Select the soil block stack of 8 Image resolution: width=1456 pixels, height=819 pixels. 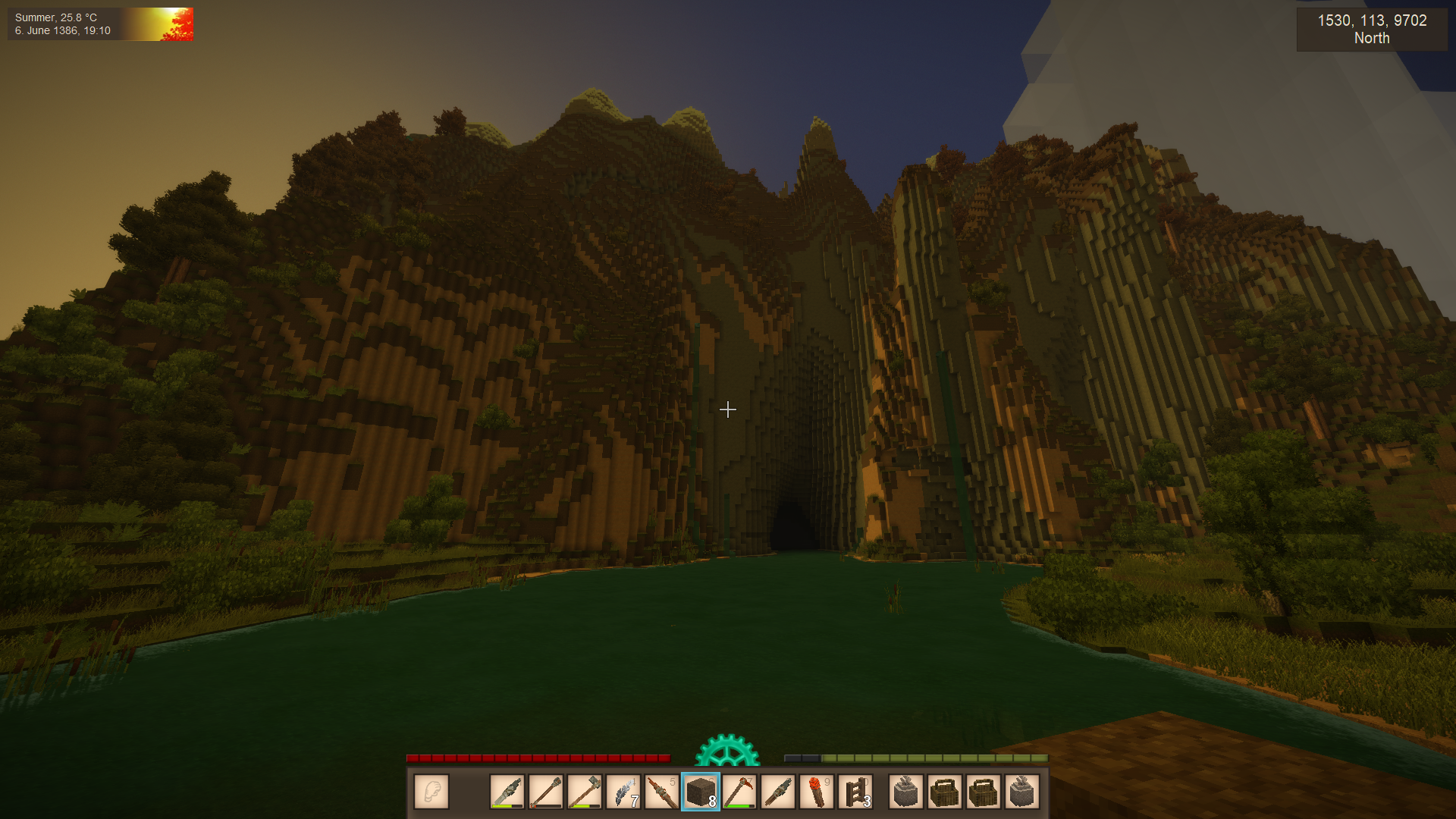[701, 792]
